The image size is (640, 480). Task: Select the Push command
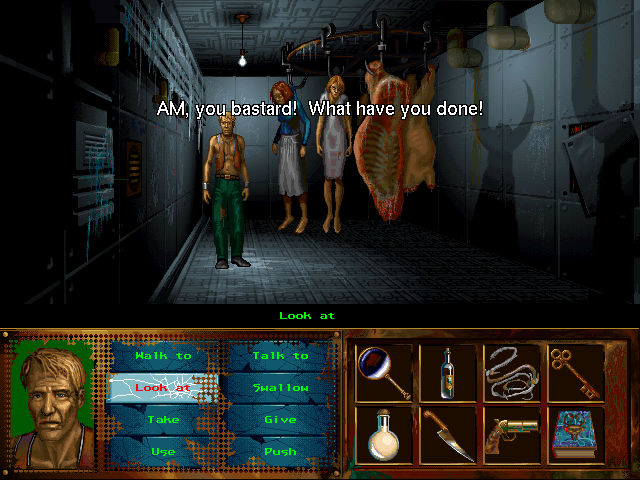pyautogui.click(x=280, y=452)
